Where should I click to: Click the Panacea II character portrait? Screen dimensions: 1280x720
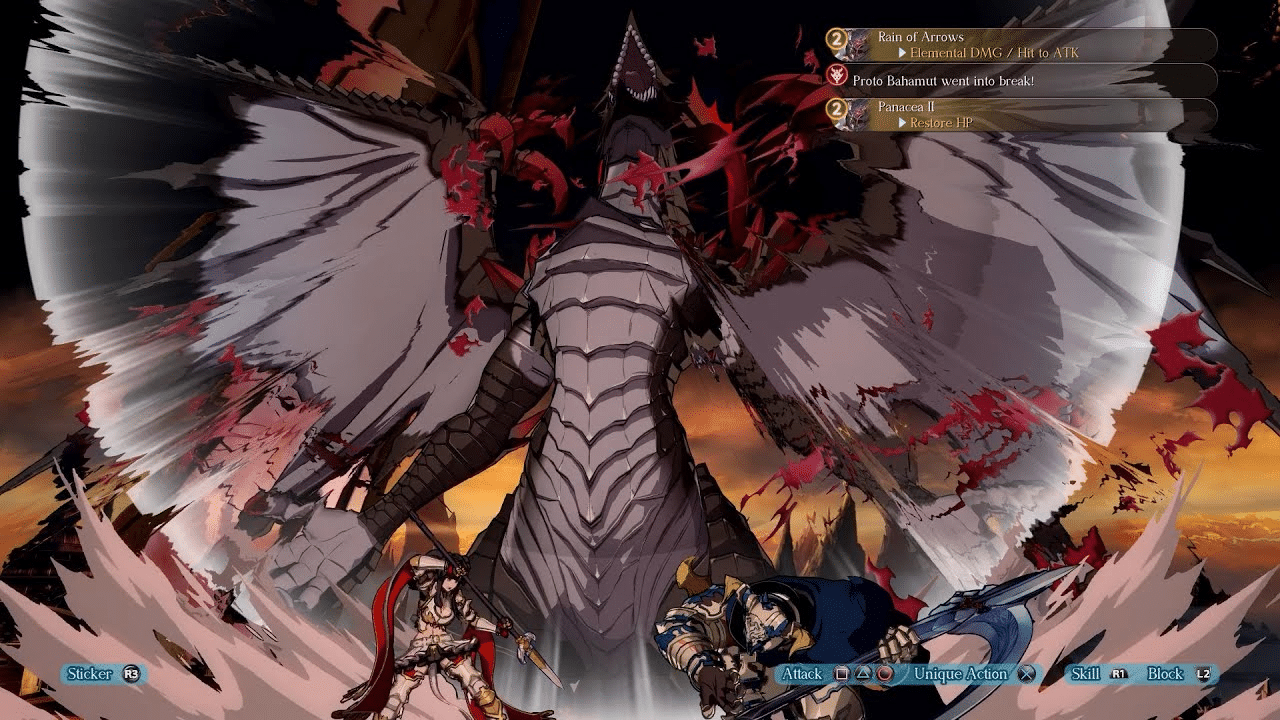pyautogui.click(x=855, y=112)
